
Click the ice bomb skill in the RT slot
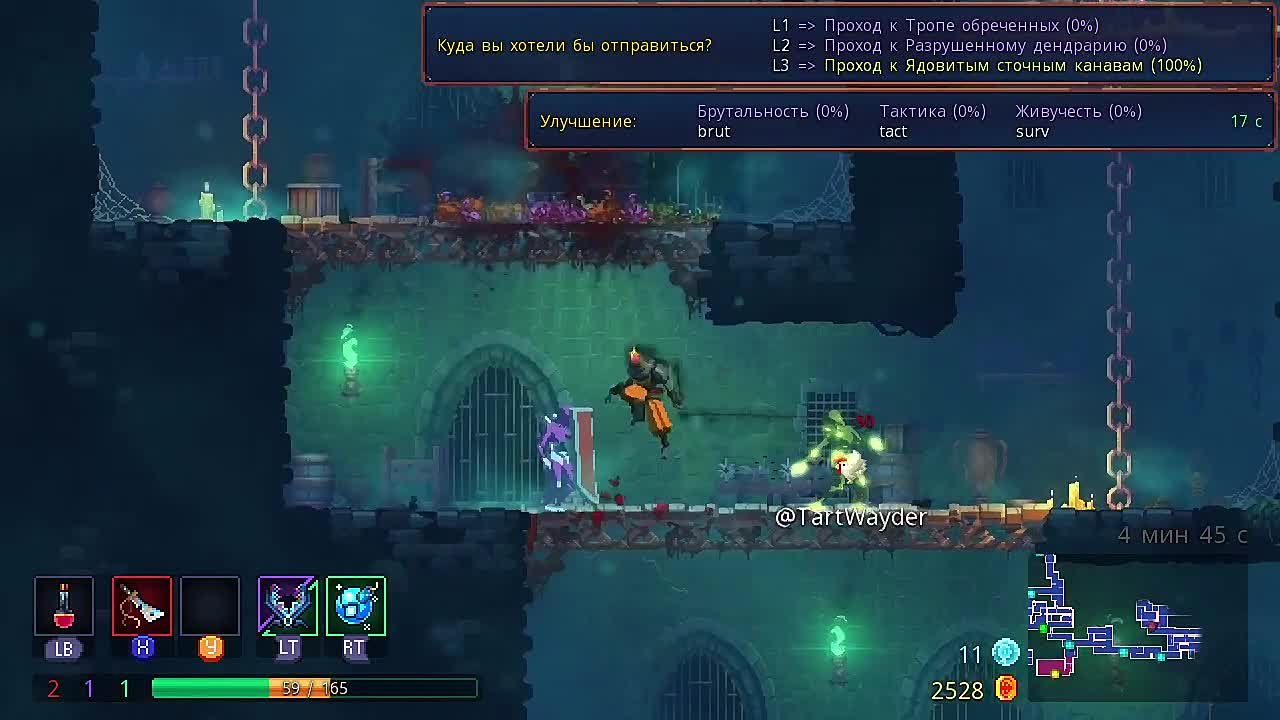pos(355,605)
